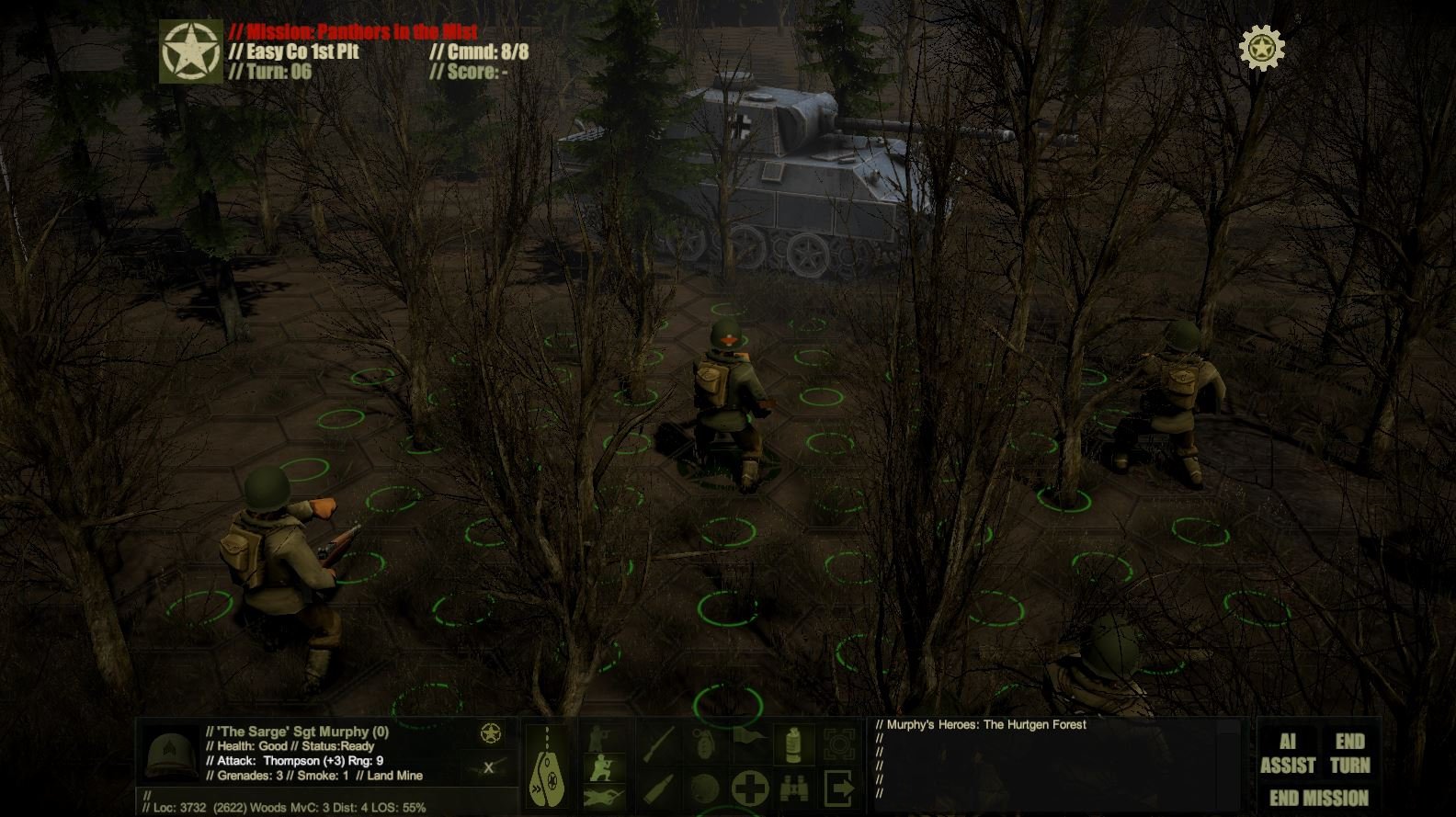1456x817 pixels.
Task: Click the targeting reticle icon
Action: click(838, 741)
